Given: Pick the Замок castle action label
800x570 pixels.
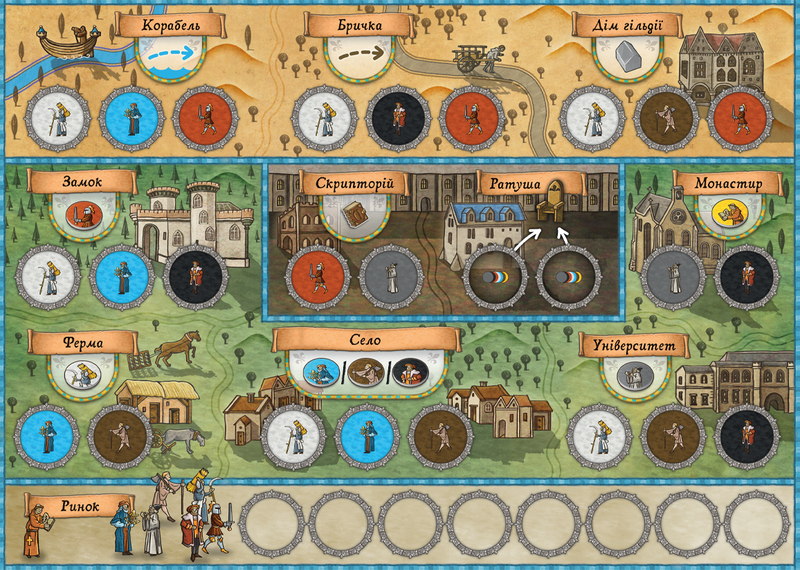Looking at the screenshot, I should click(x=83, y=182).
